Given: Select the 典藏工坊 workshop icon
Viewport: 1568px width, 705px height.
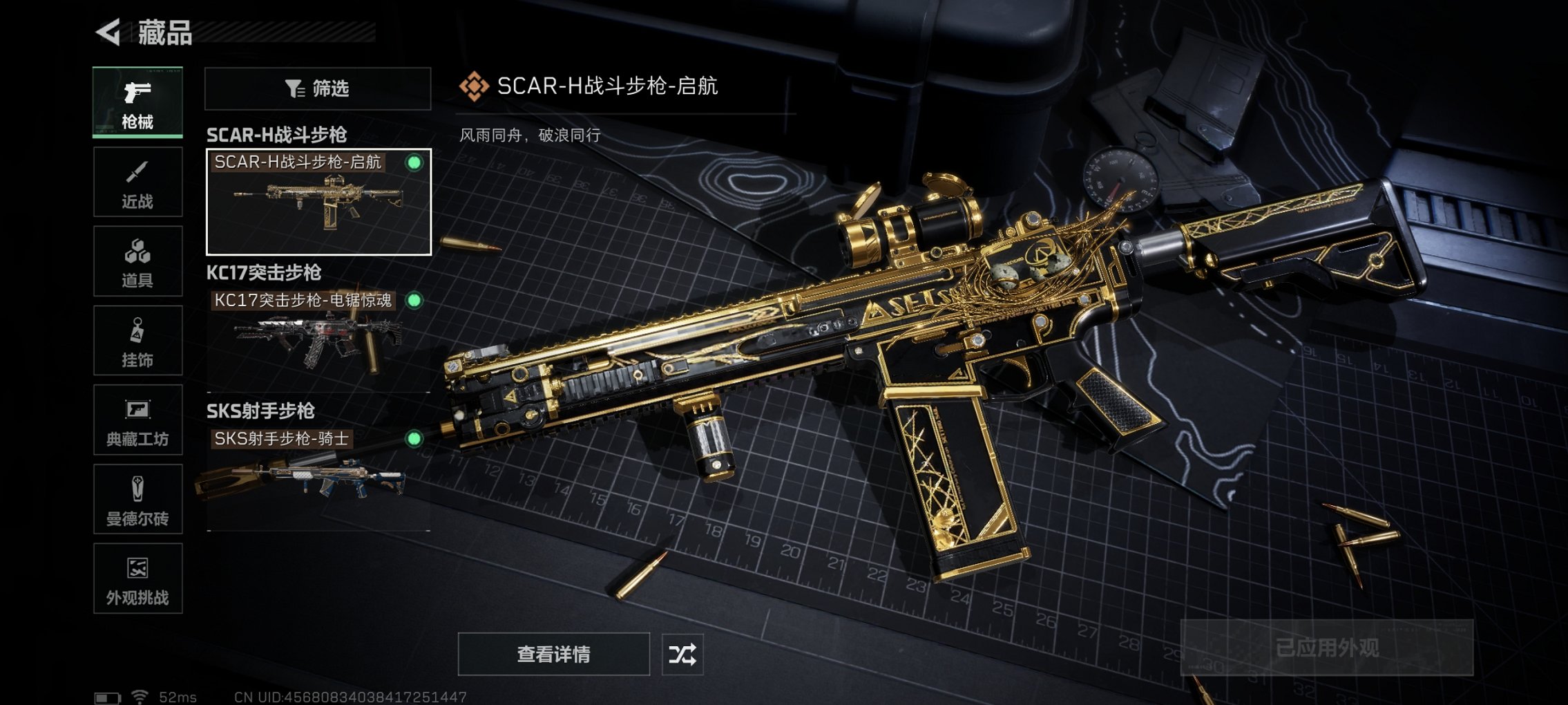Looking at the screenshot, I should (137, 420).
